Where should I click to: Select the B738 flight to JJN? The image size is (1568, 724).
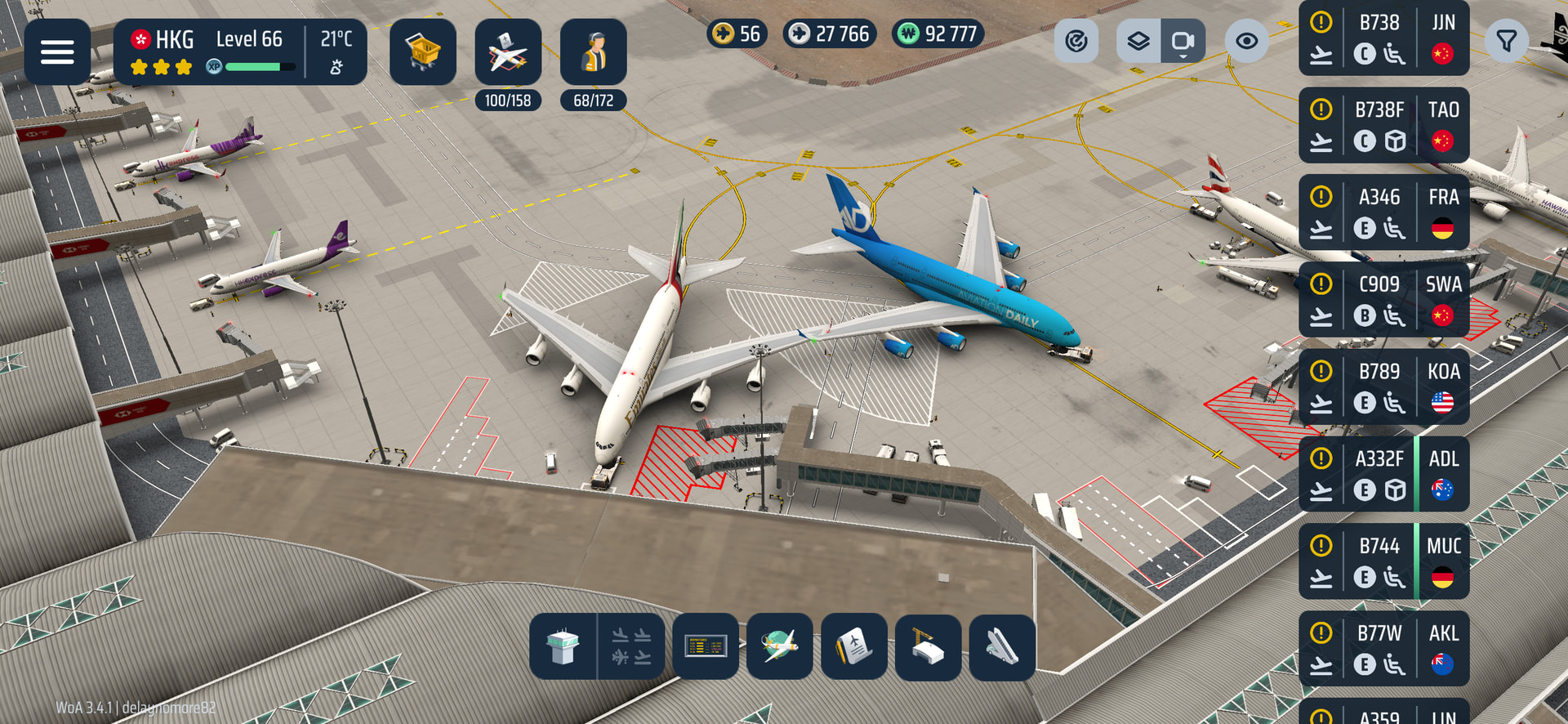[1383, 38]
